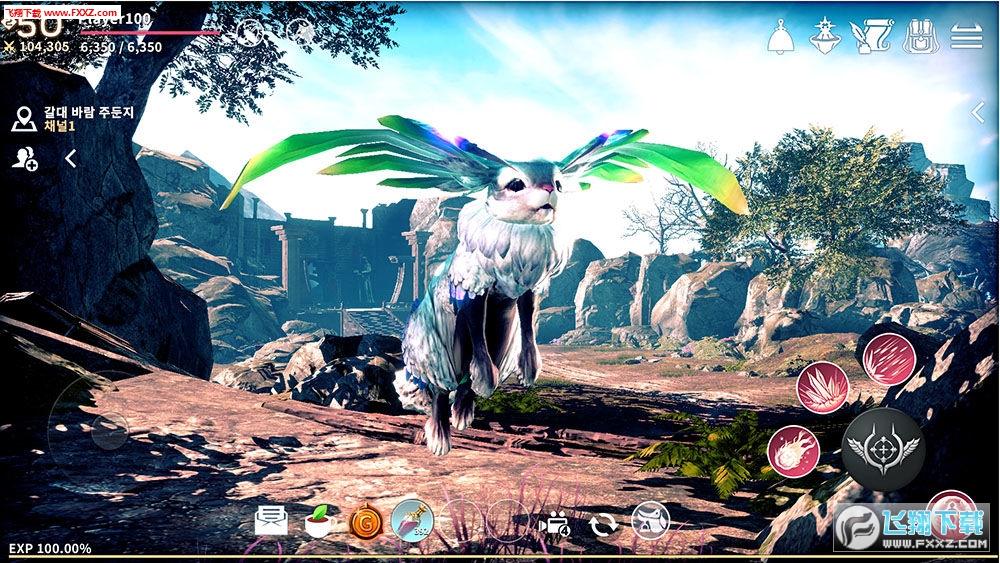Open the mail envelope

(271, 521)
